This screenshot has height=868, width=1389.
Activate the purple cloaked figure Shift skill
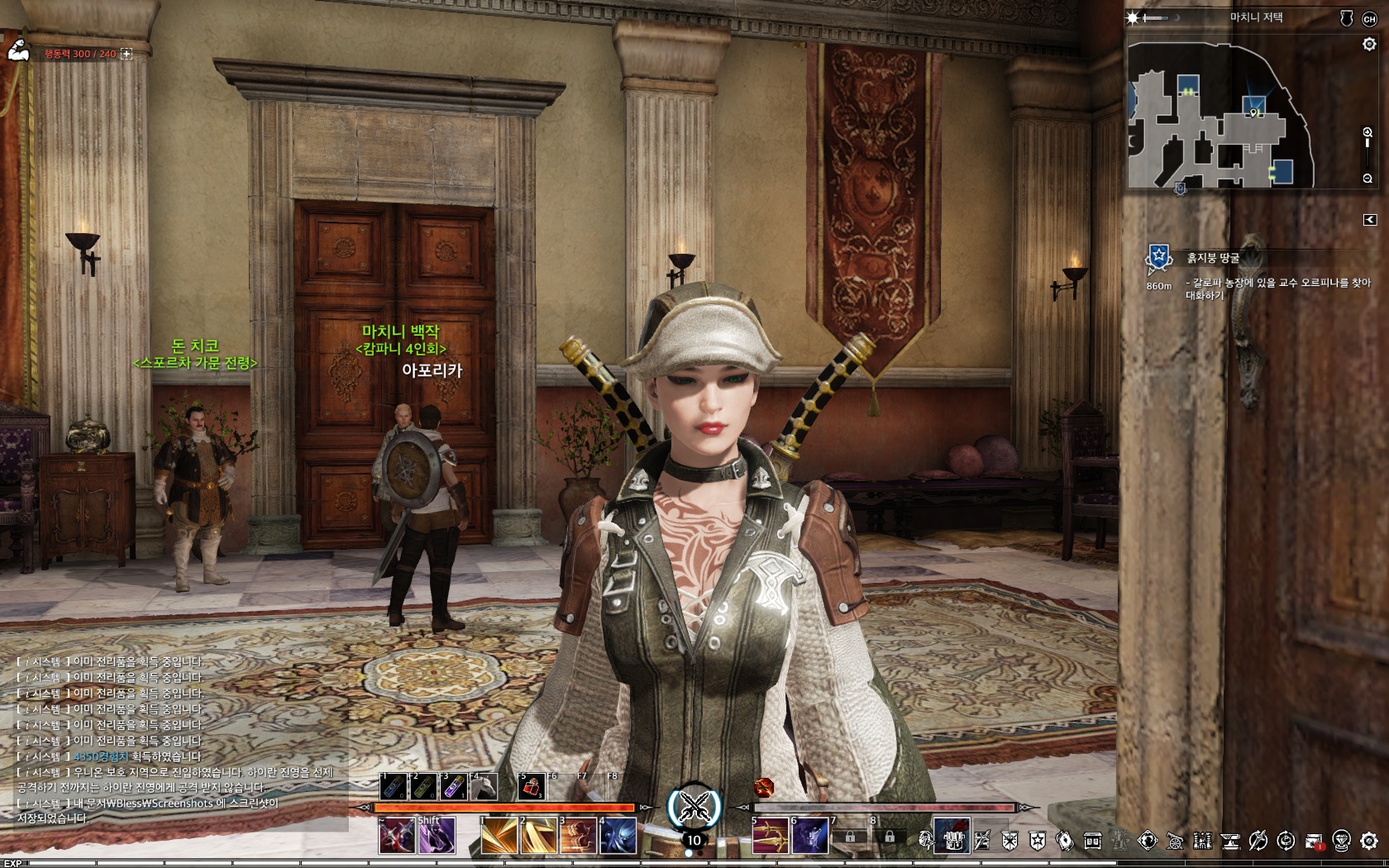pyautogui.click(x=437, y=837)
